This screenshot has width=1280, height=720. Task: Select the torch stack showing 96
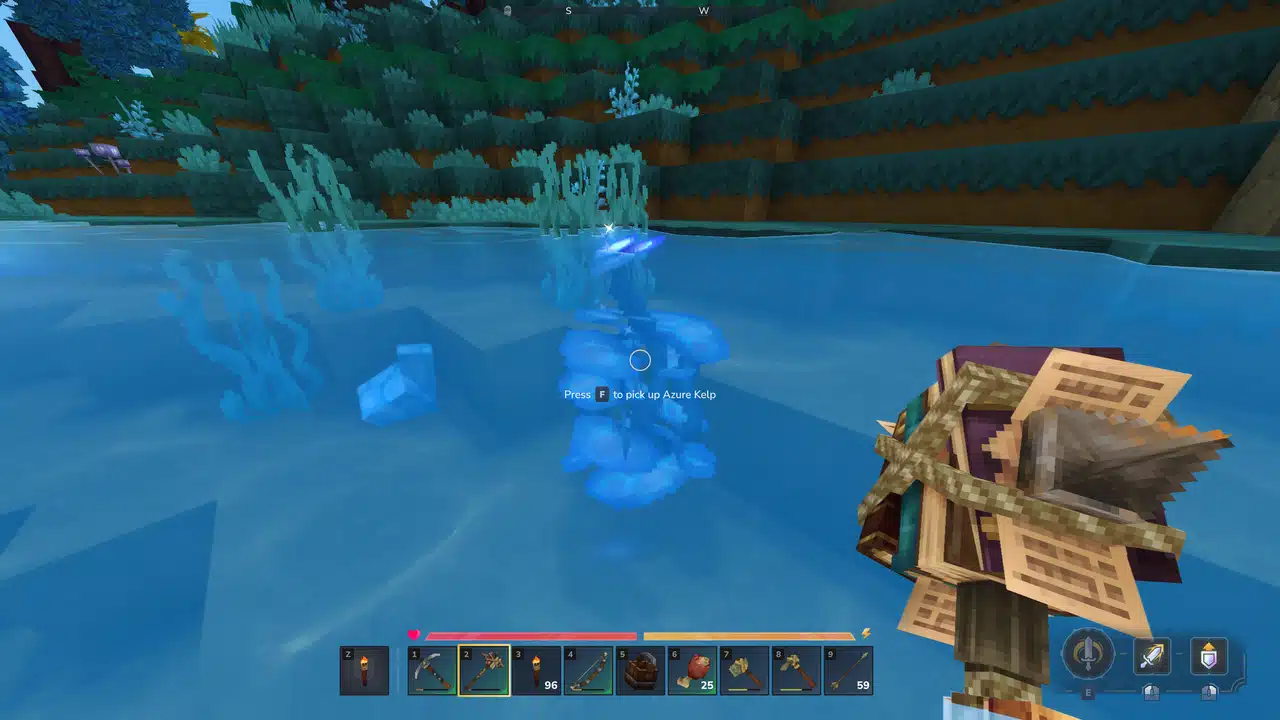(x=539, y=669)
